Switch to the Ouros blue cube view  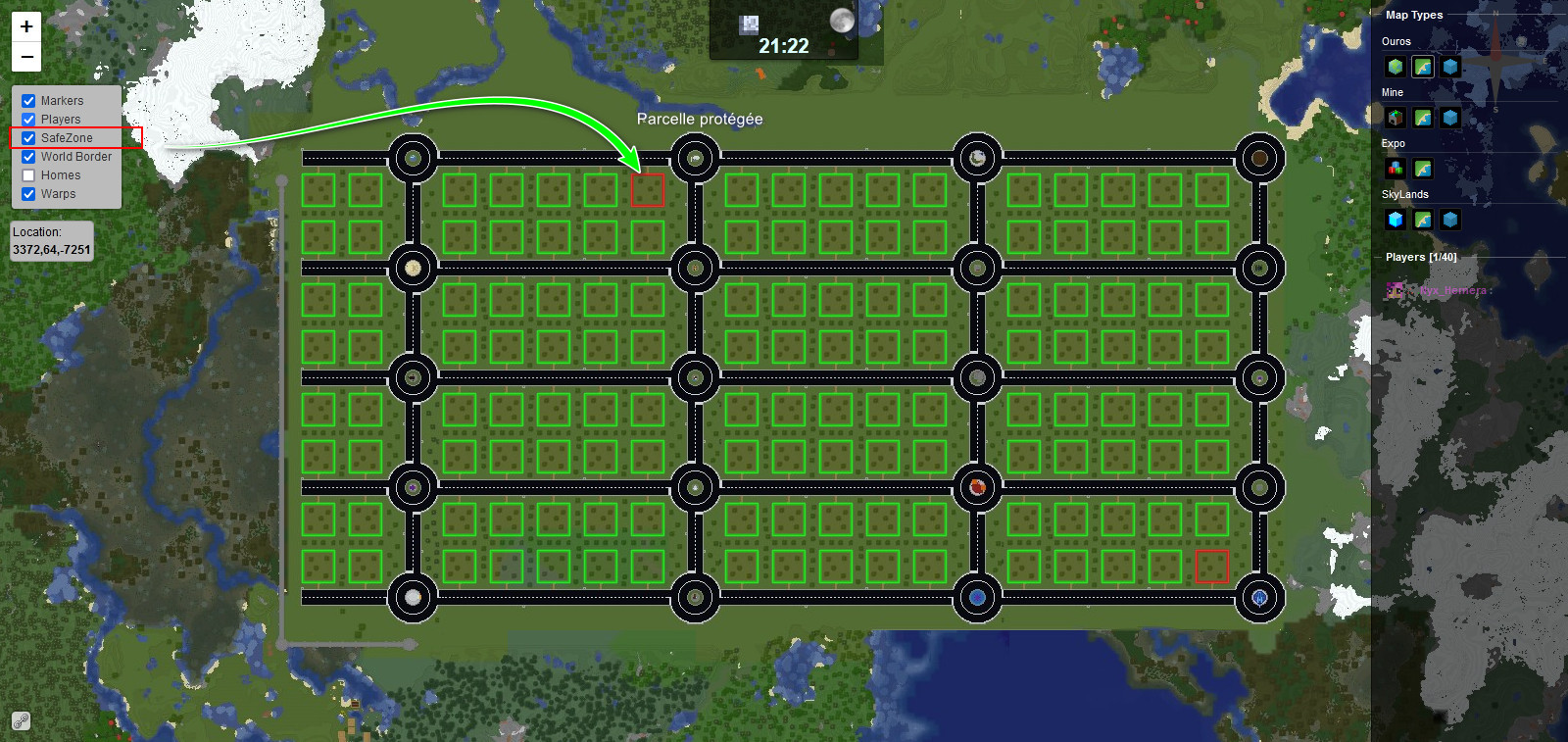pyautogui.click(x=1450, y=67)
